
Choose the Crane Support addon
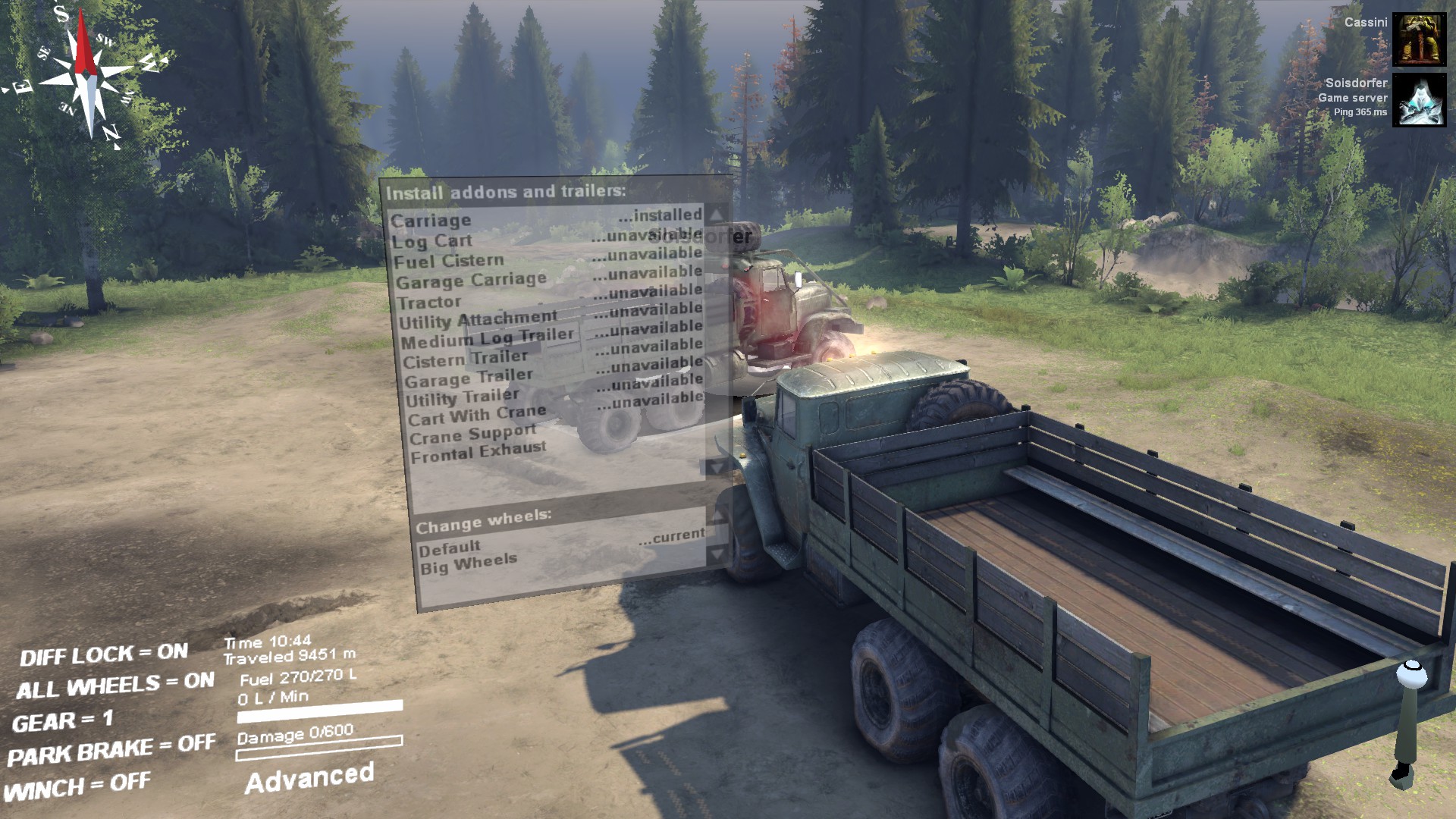click(473, 435)
